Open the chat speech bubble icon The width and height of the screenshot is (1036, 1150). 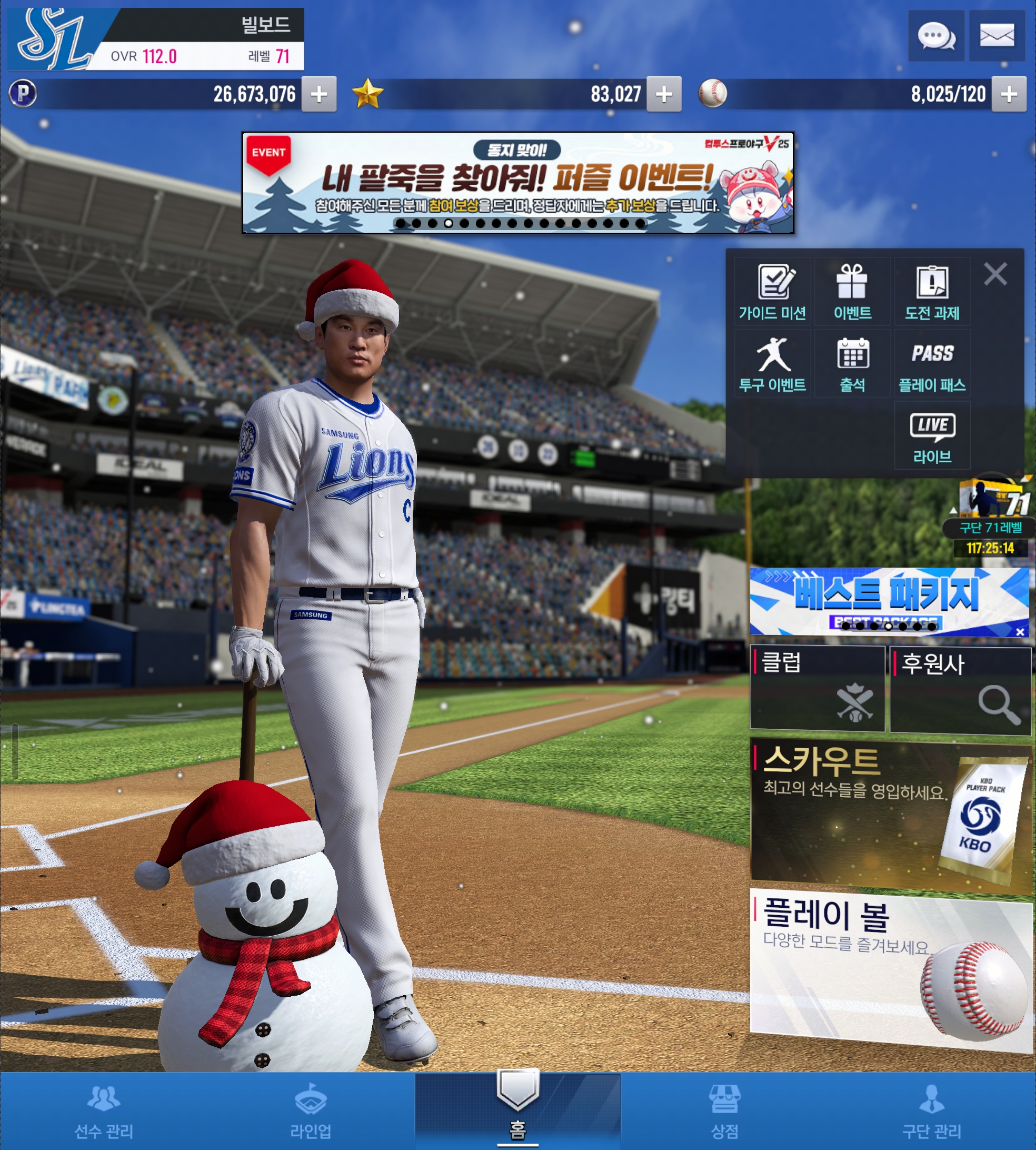point(936,36)
